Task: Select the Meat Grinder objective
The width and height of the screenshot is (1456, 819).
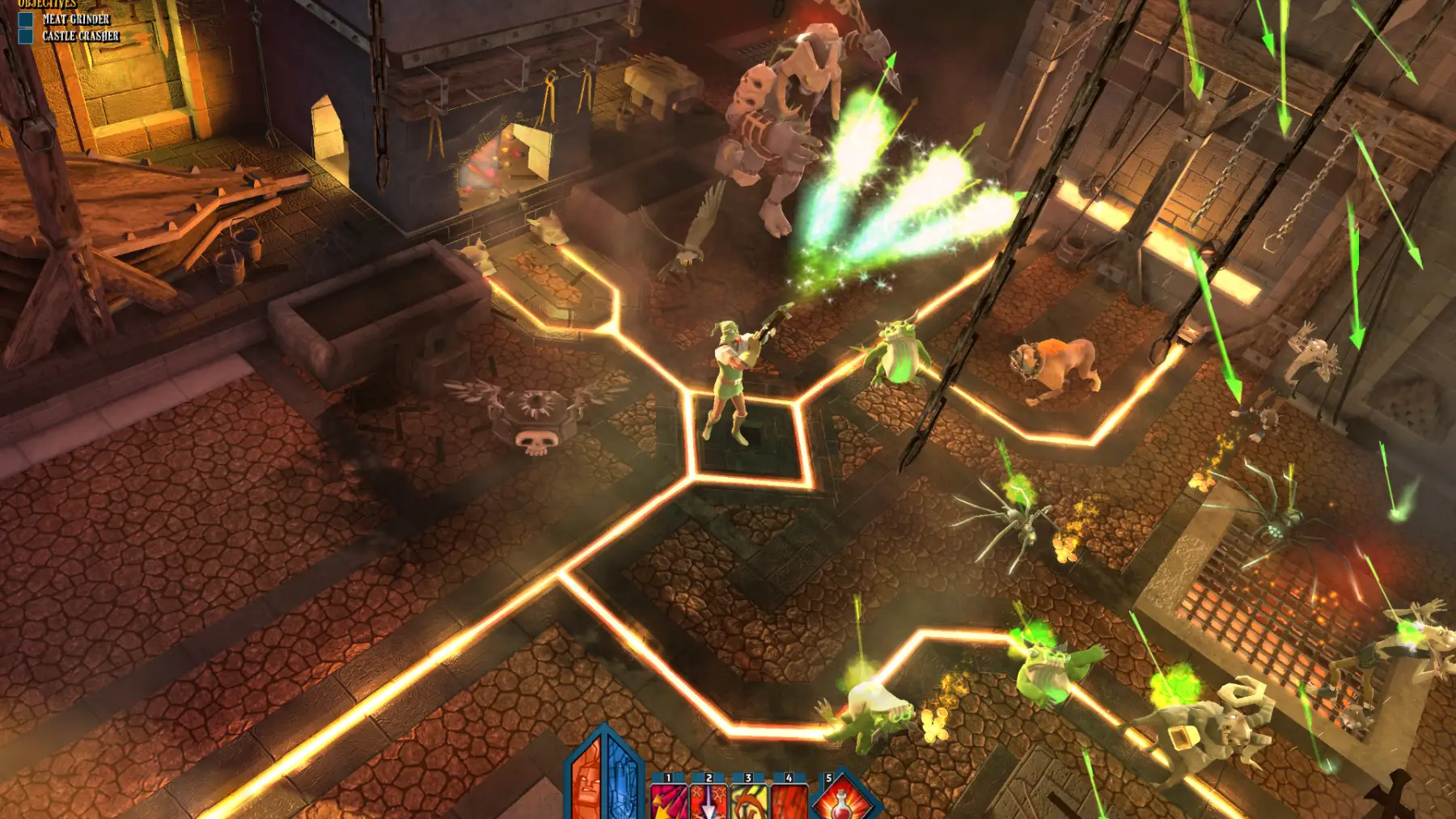Action: (75, 19)
